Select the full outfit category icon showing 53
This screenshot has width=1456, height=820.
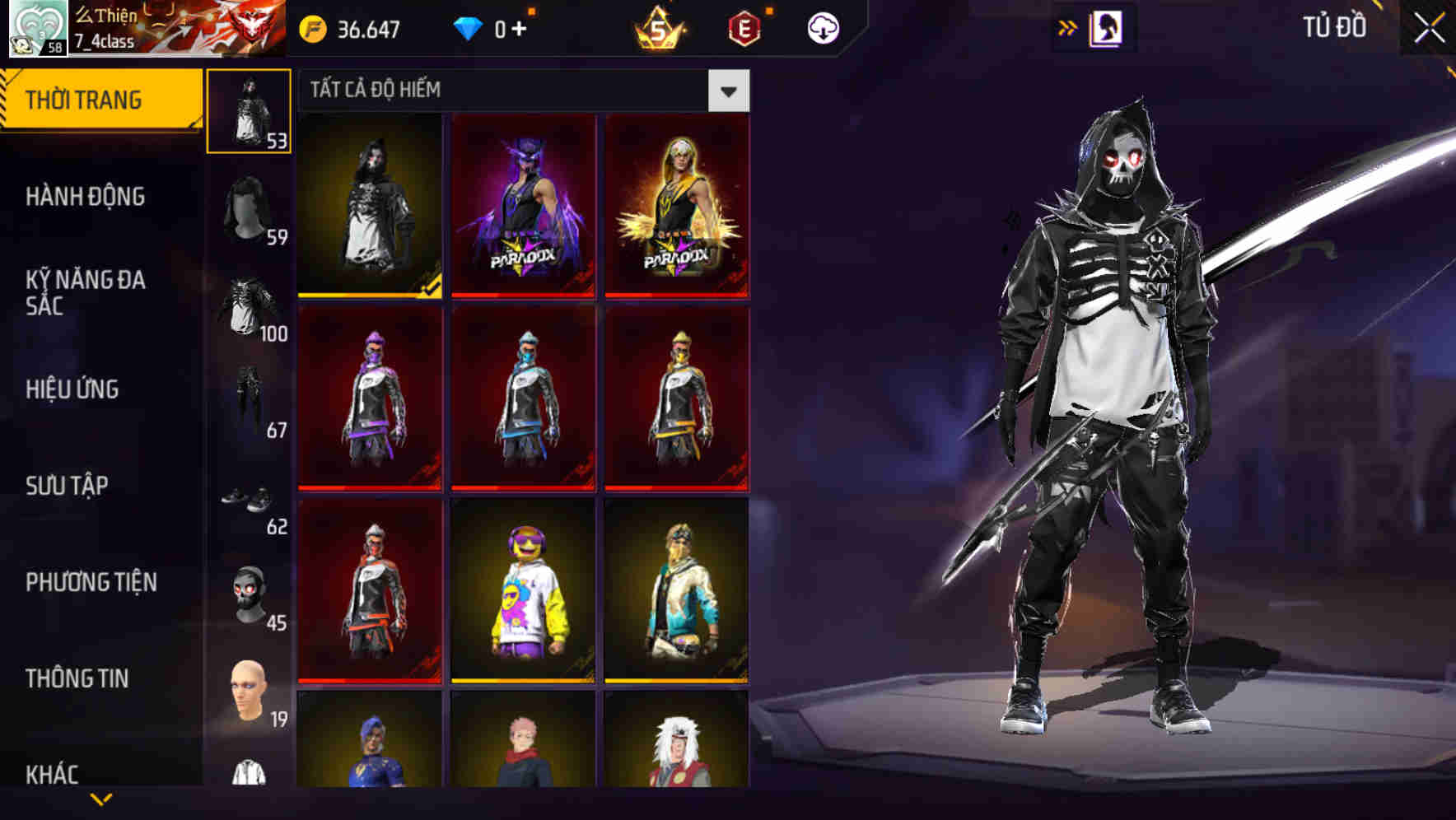pos(249,111)
